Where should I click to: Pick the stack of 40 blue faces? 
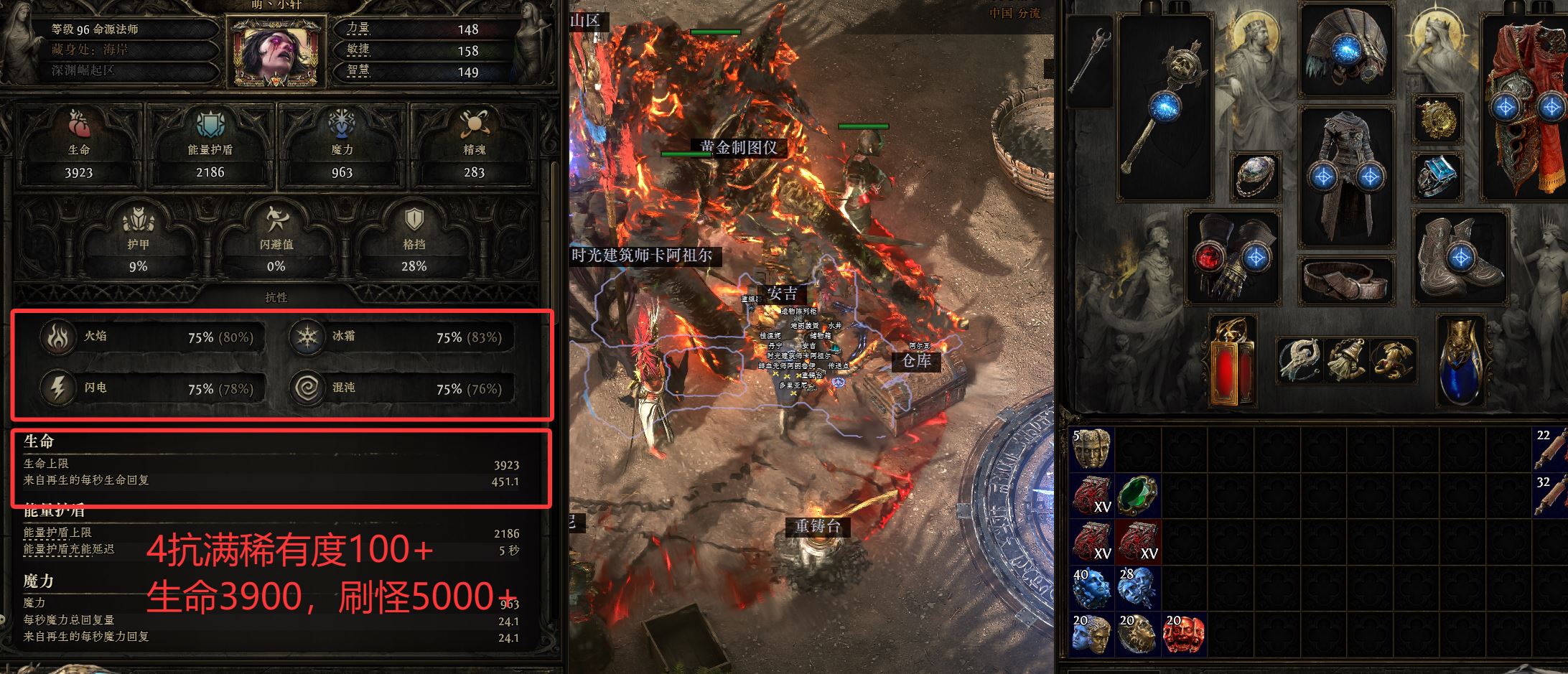1092,589
